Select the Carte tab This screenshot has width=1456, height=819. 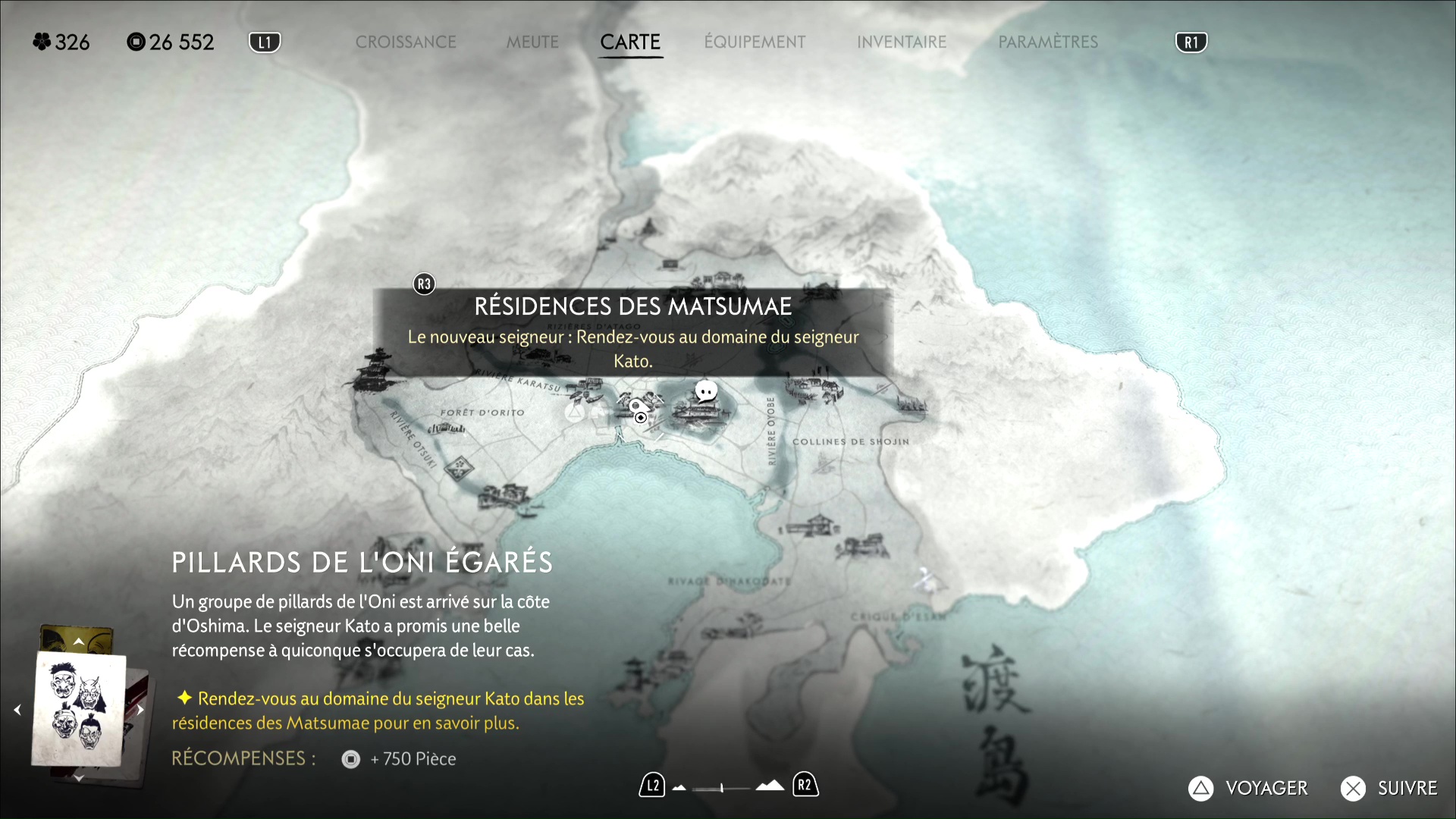click(x=630, y=42)
